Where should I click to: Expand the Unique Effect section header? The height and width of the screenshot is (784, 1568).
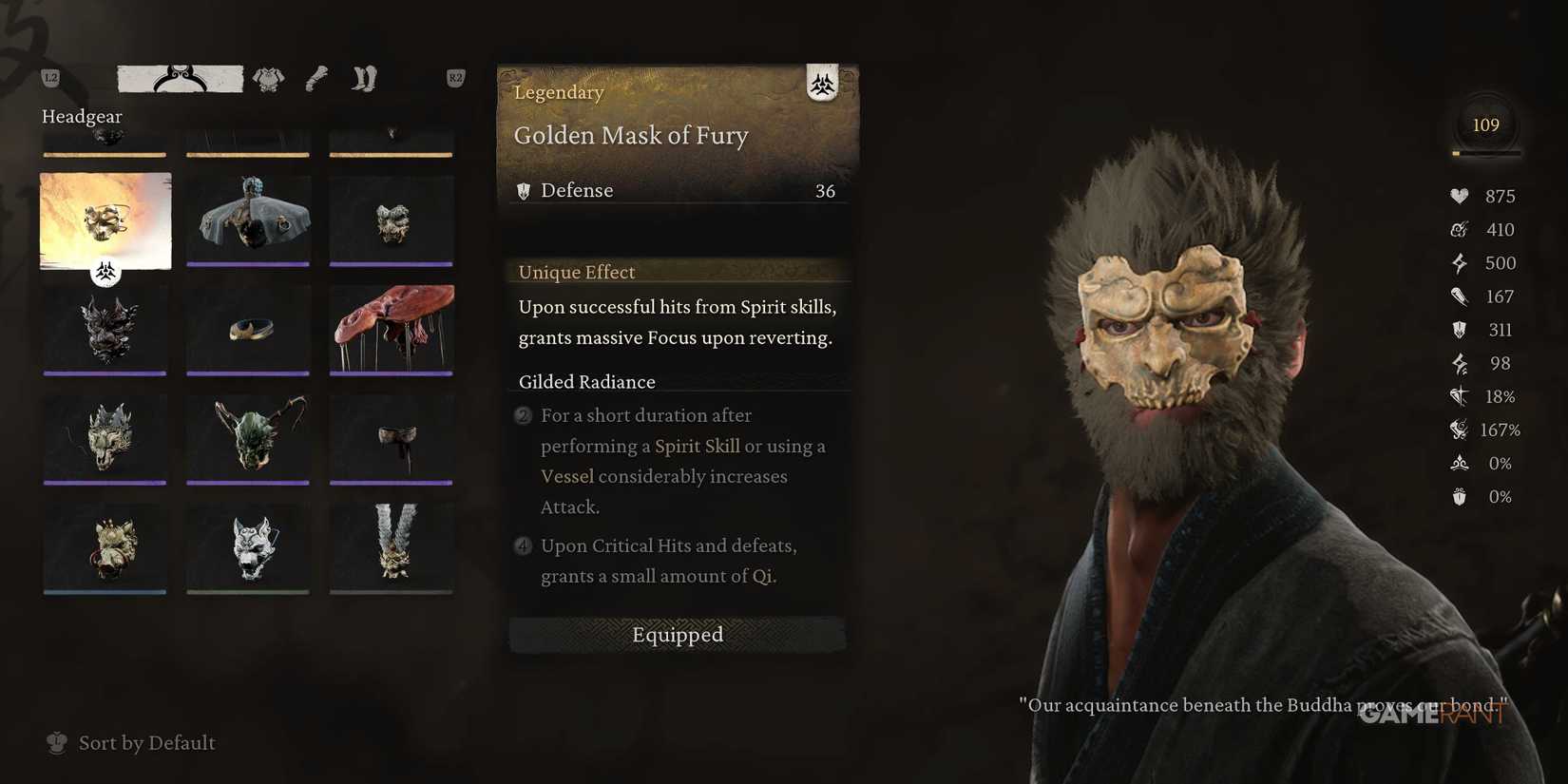(x=576, y=272)
